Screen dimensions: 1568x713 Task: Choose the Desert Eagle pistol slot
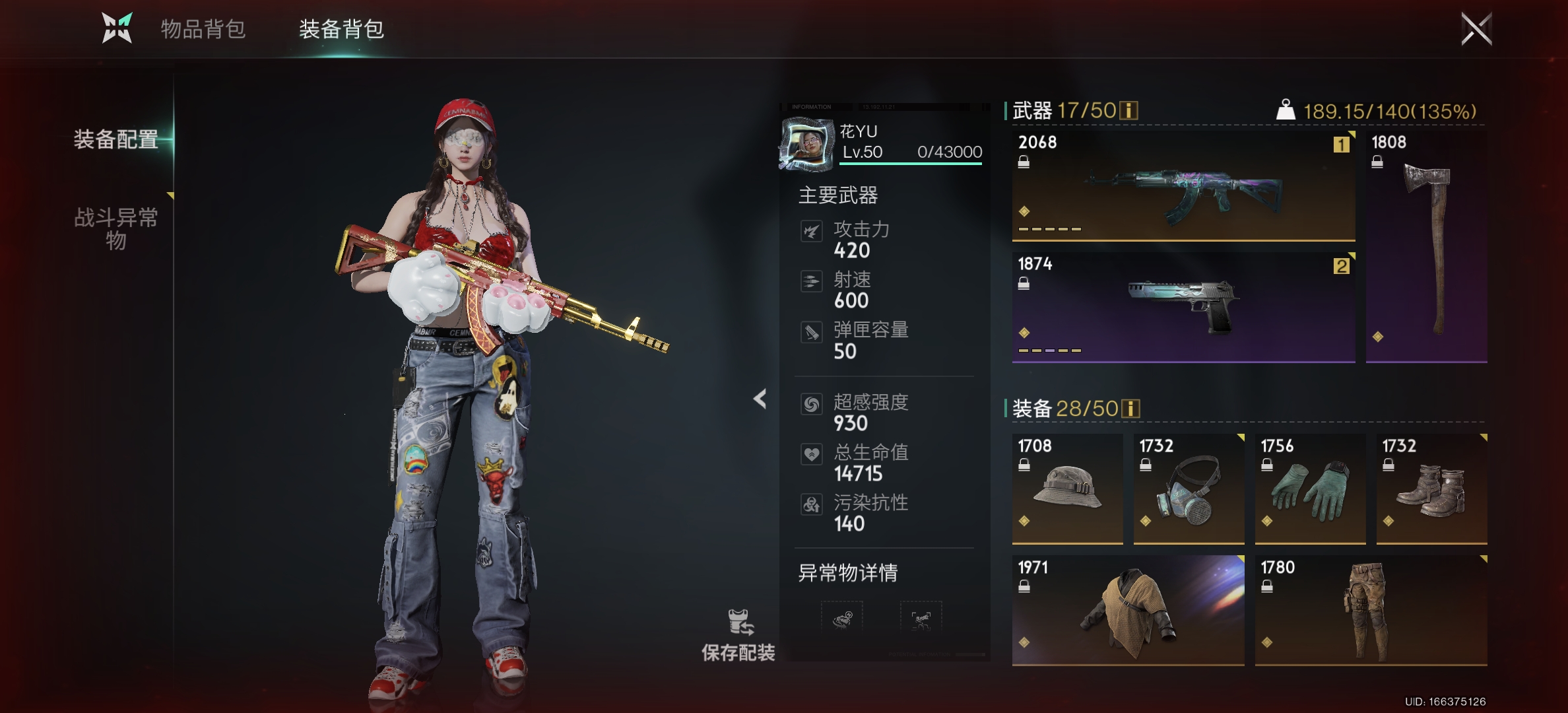coord(1183,307)
